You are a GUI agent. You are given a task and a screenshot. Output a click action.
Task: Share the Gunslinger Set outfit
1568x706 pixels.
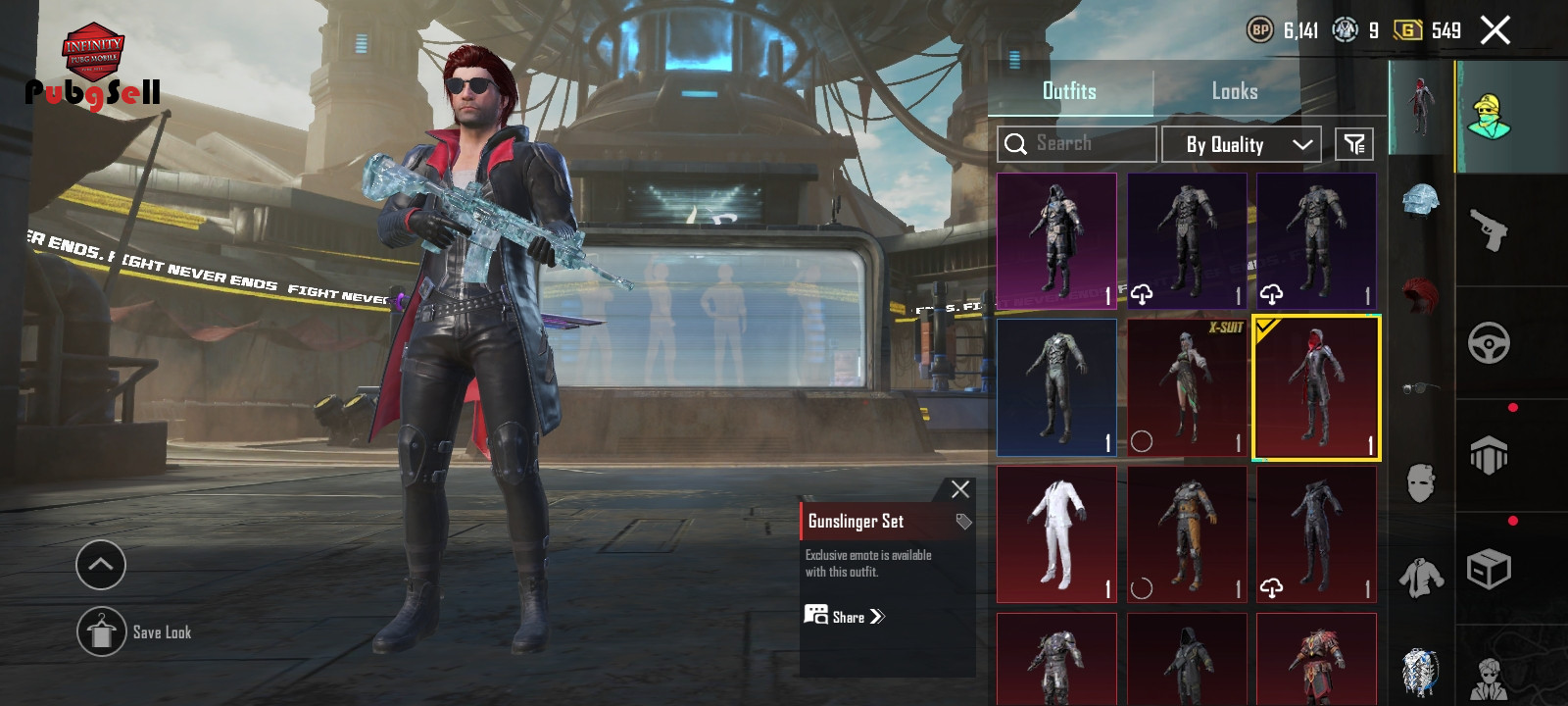coord(844,617)
